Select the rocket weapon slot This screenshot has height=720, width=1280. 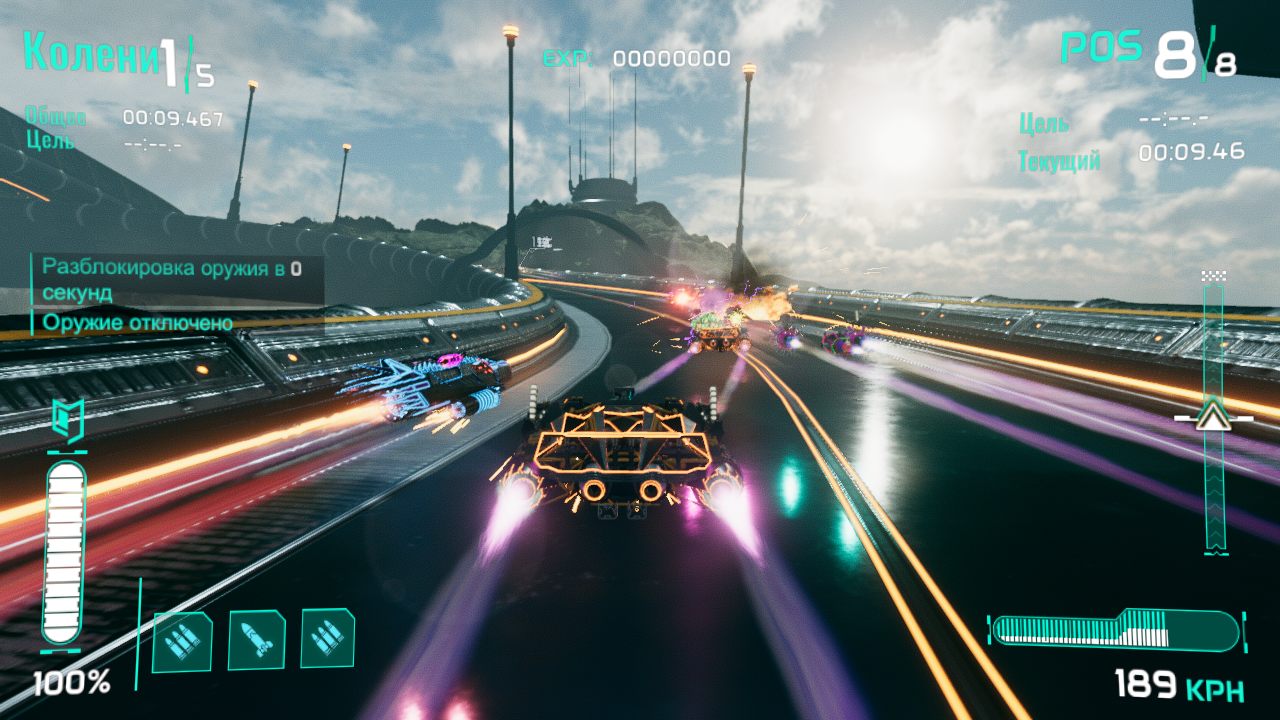click(256, 640)
